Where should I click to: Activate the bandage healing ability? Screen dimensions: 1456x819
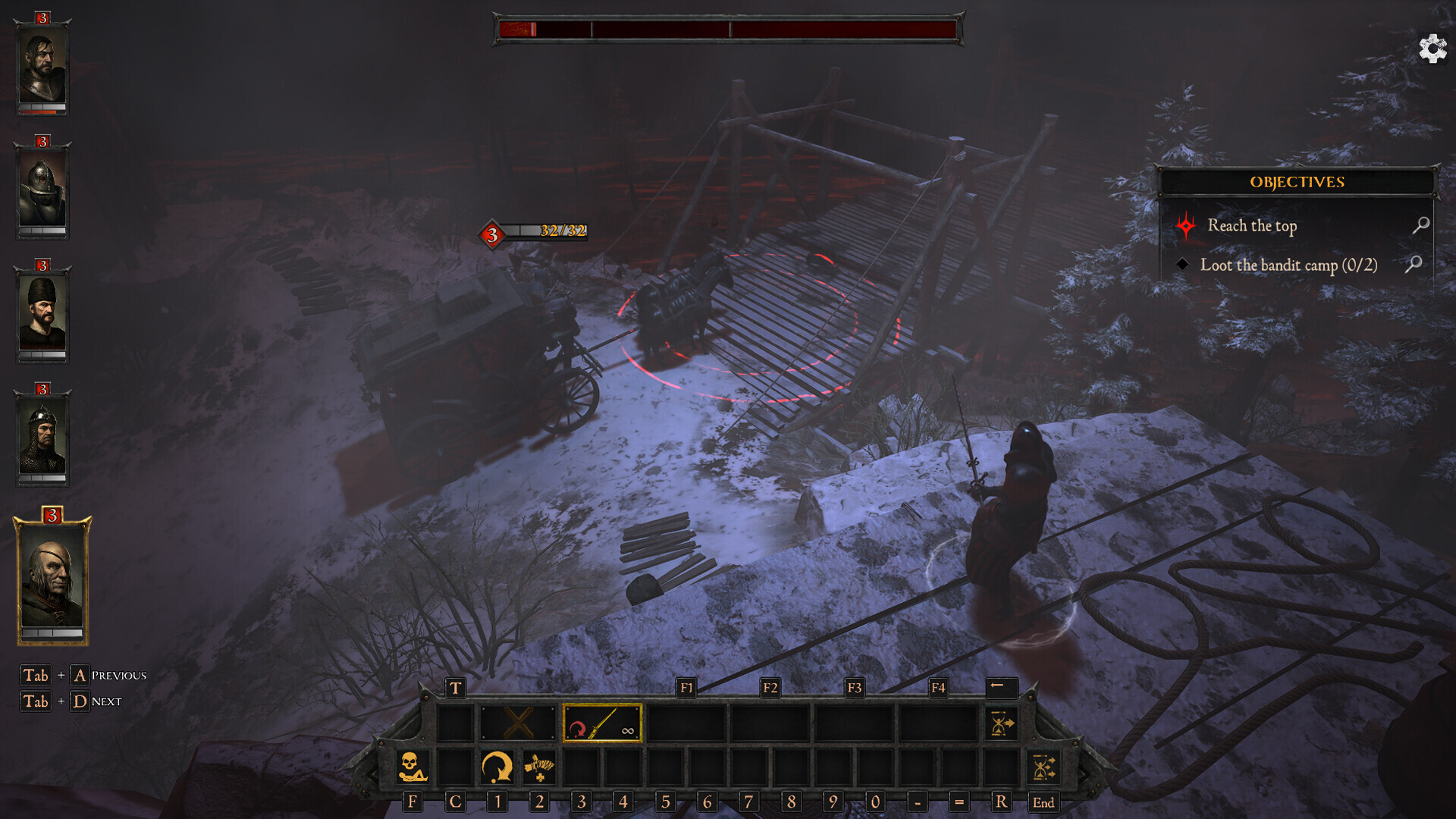[539, 767]
